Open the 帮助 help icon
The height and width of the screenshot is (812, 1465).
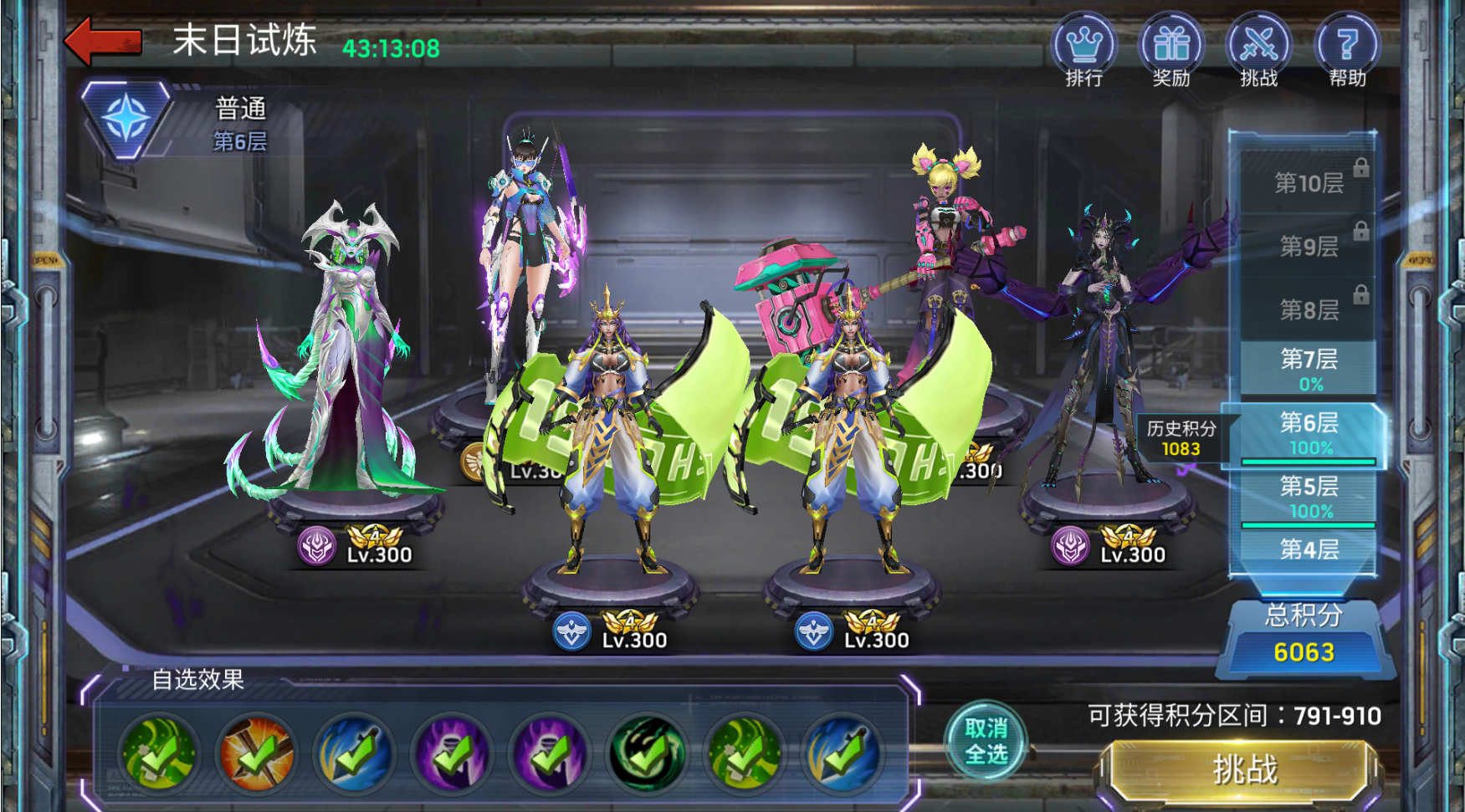pyautogui.click(x=1346, y=49)
